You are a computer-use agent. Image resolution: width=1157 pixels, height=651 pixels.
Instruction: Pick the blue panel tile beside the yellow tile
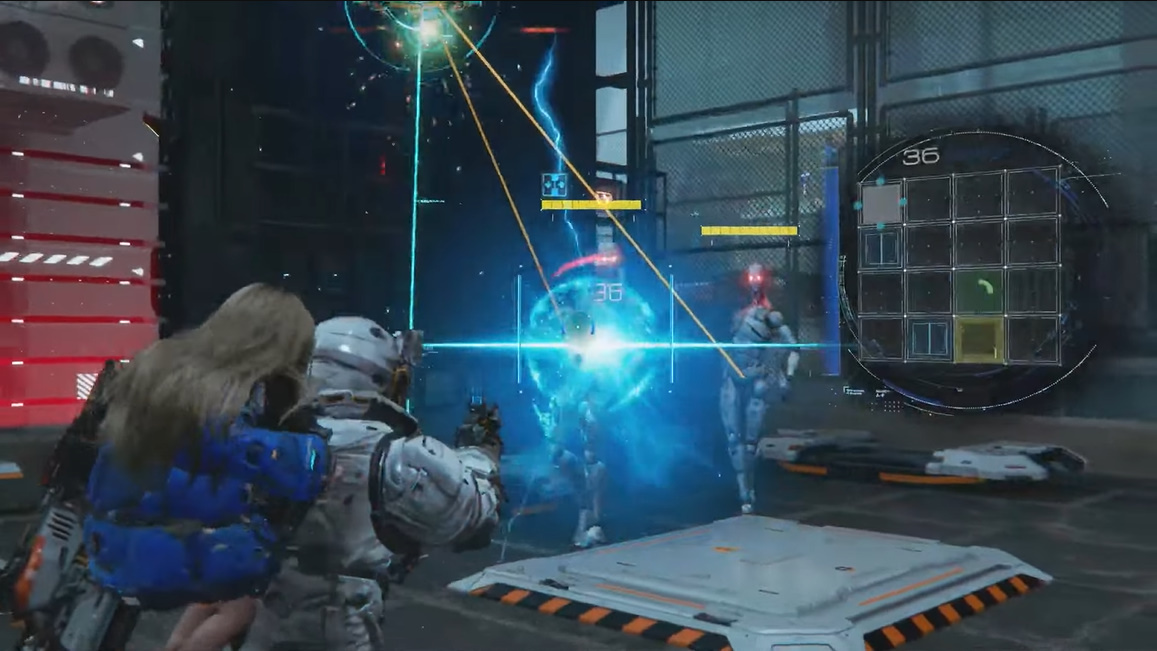[930, 339]
